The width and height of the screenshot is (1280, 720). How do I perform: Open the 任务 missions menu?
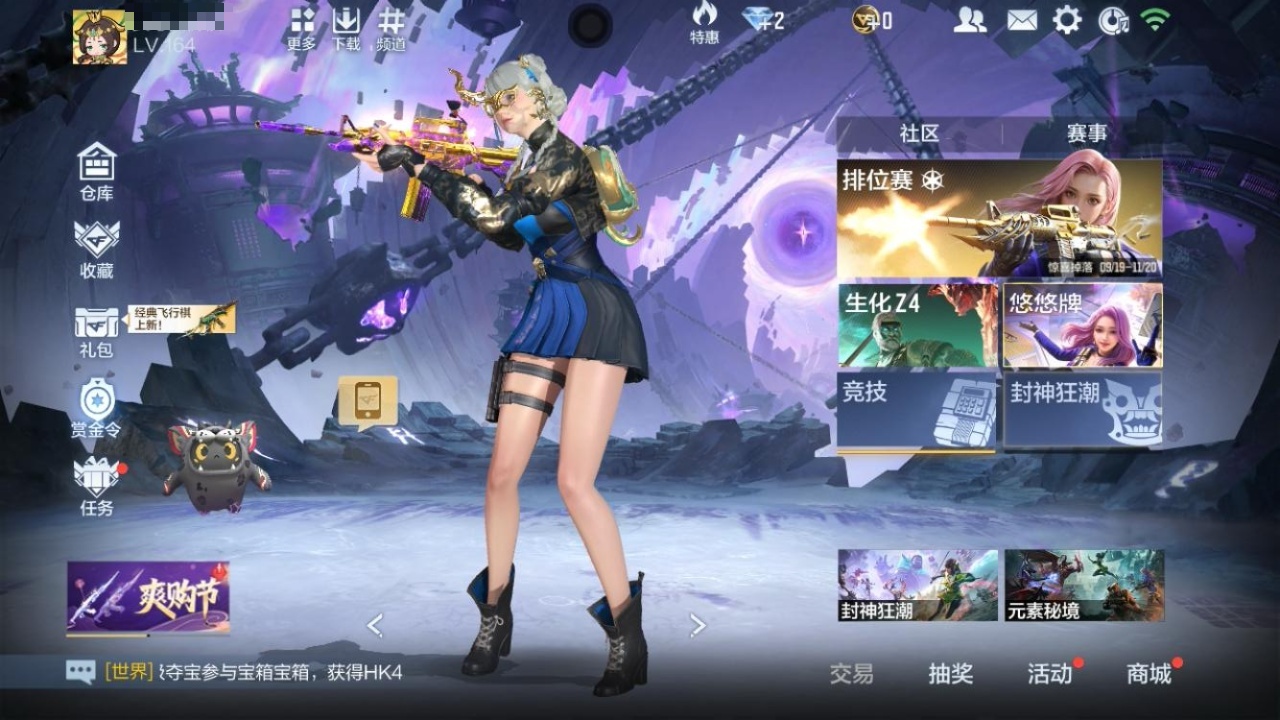click(97, 486)
